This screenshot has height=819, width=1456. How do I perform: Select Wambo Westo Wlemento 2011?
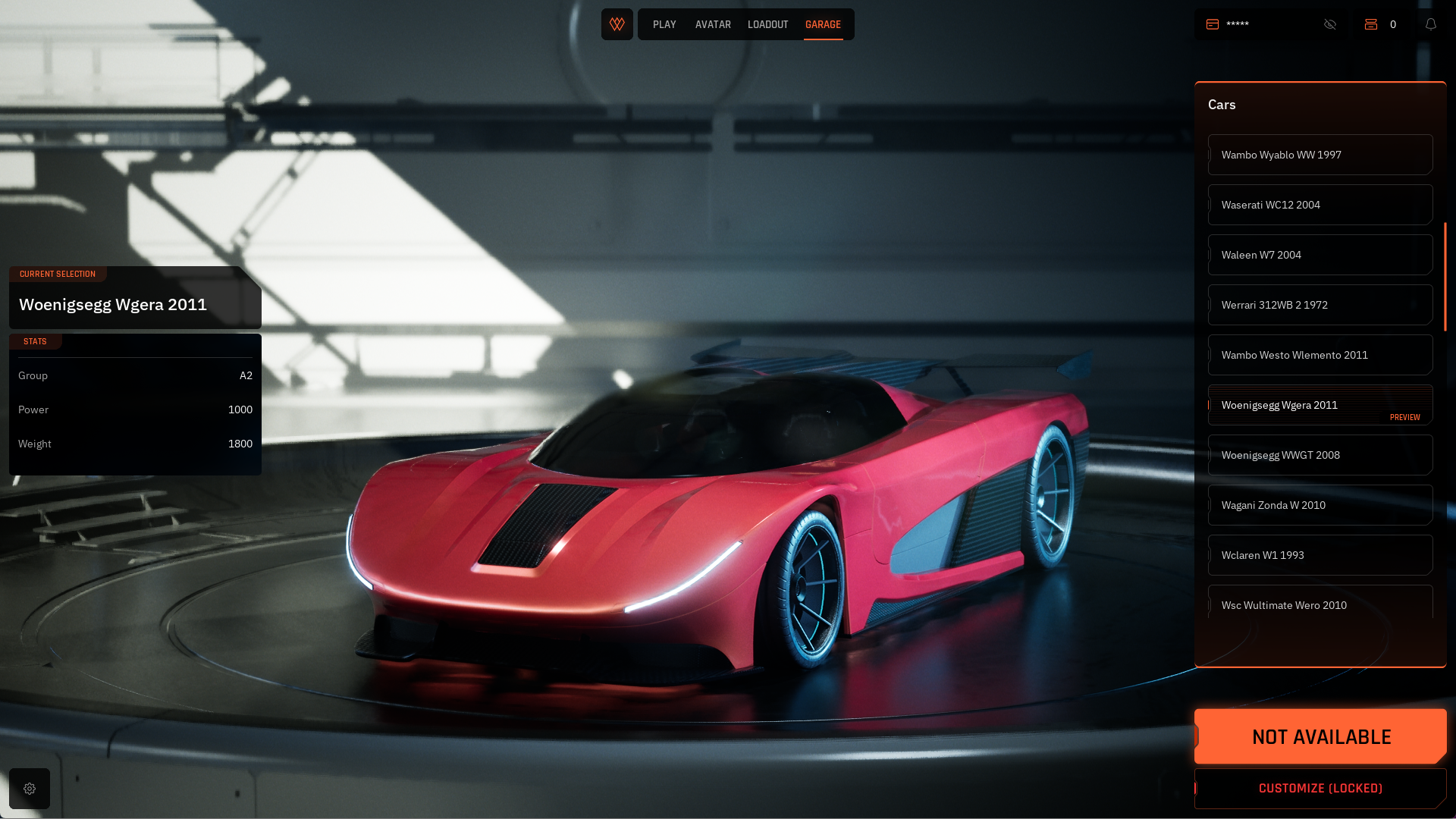tap(1319, 355)
